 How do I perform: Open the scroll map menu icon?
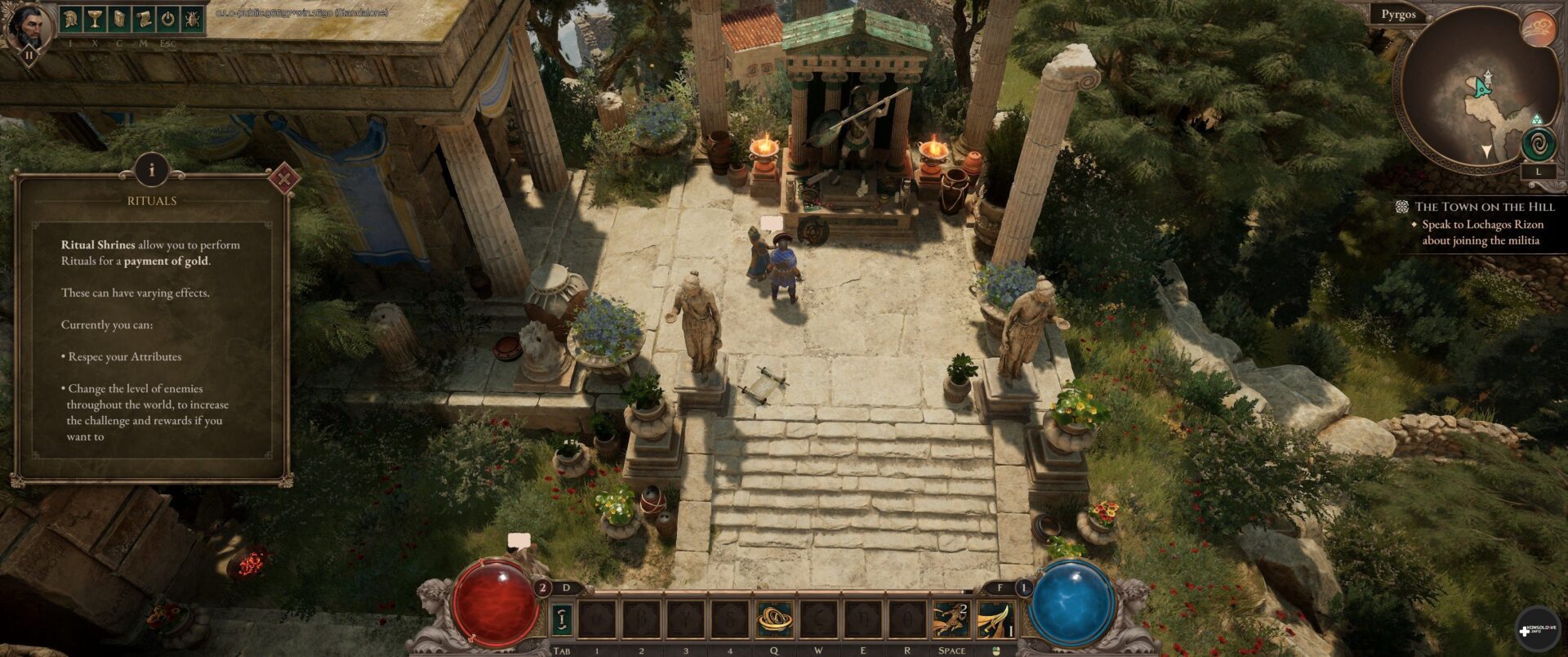pyautogui.click(x=144, y=20)
